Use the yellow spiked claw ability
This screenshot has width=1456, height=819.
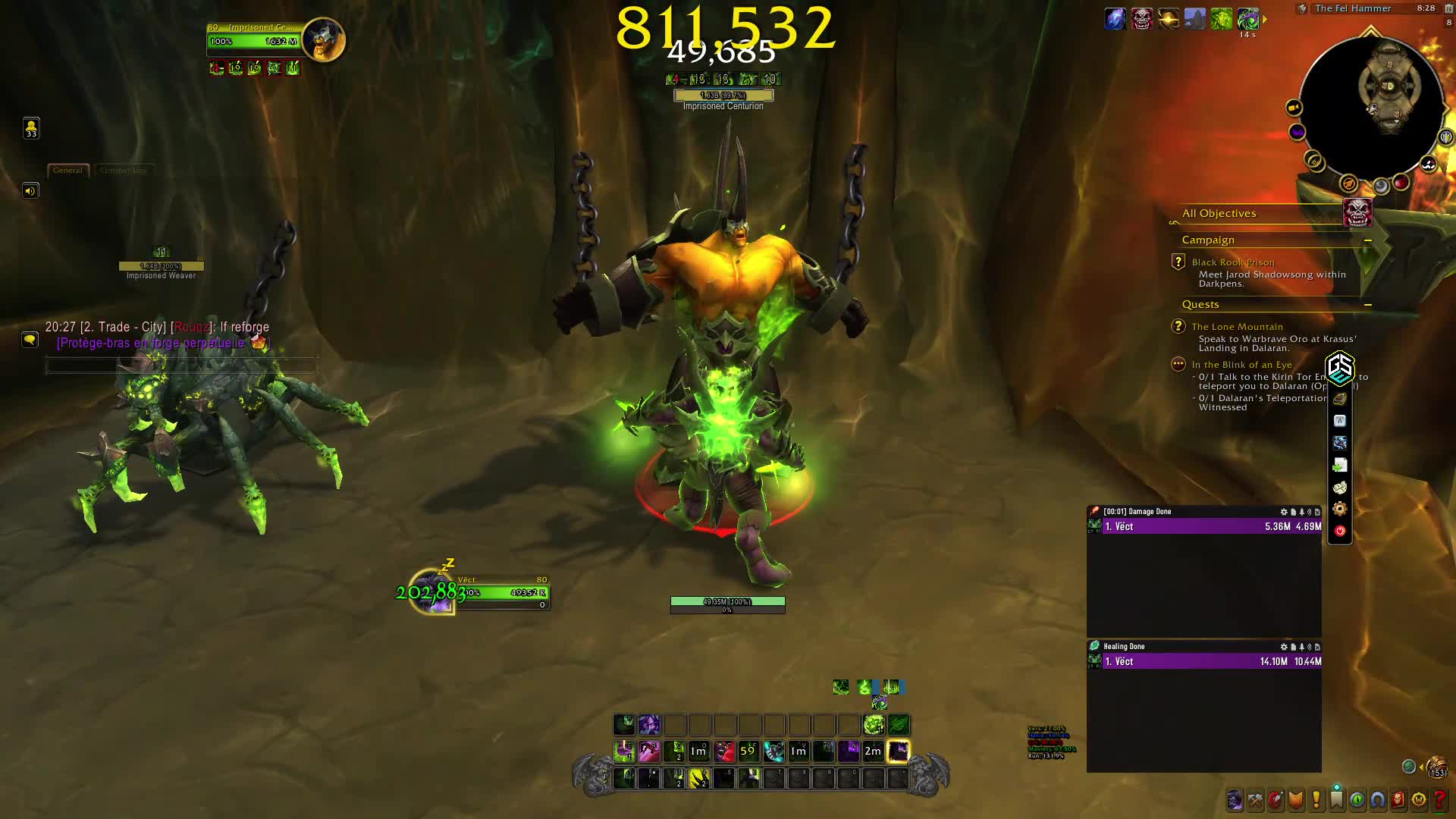click(x=698, y=778)
